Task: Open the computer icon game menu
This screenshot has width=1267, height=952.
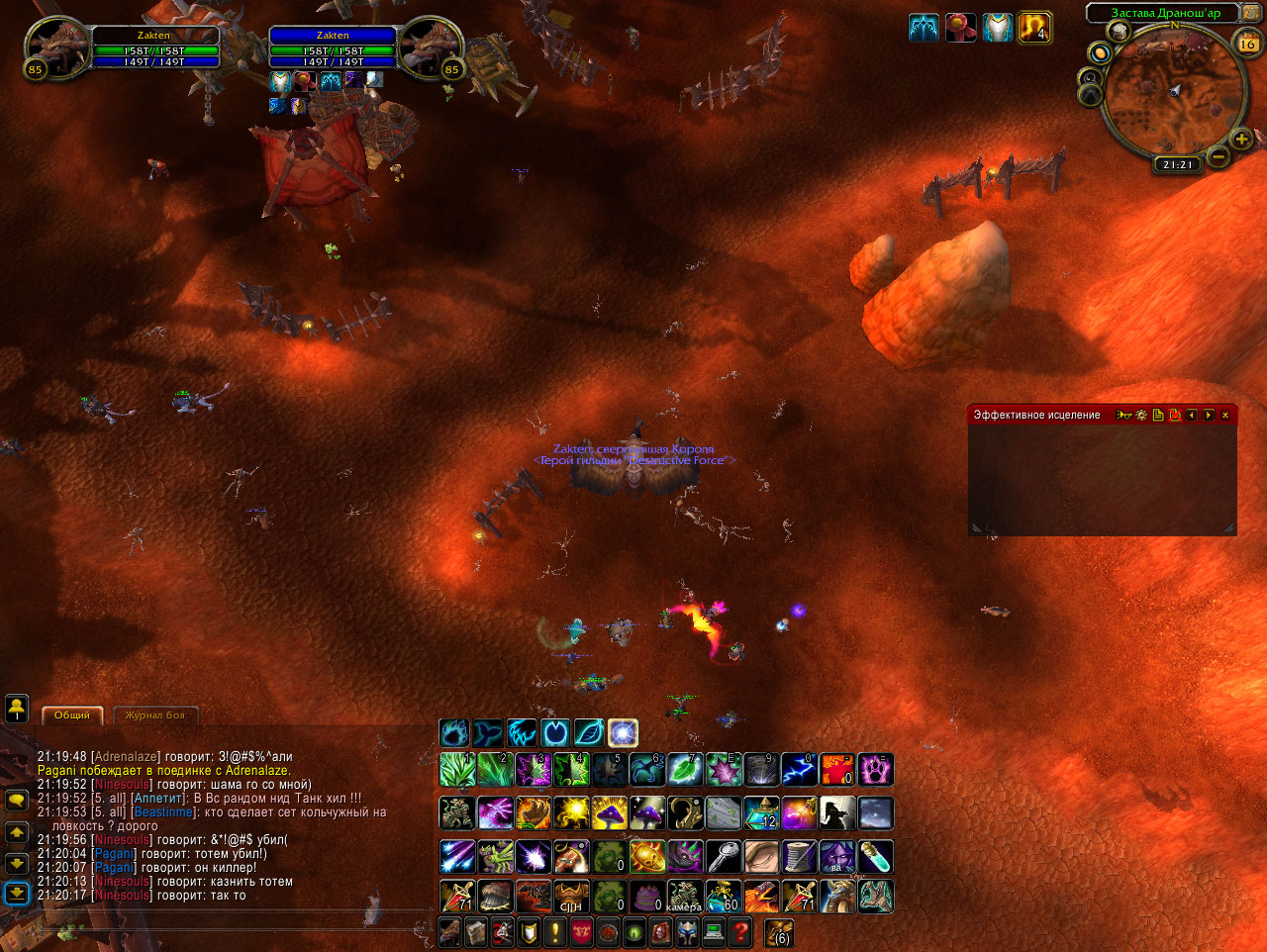Action: (x=713, y=932)
